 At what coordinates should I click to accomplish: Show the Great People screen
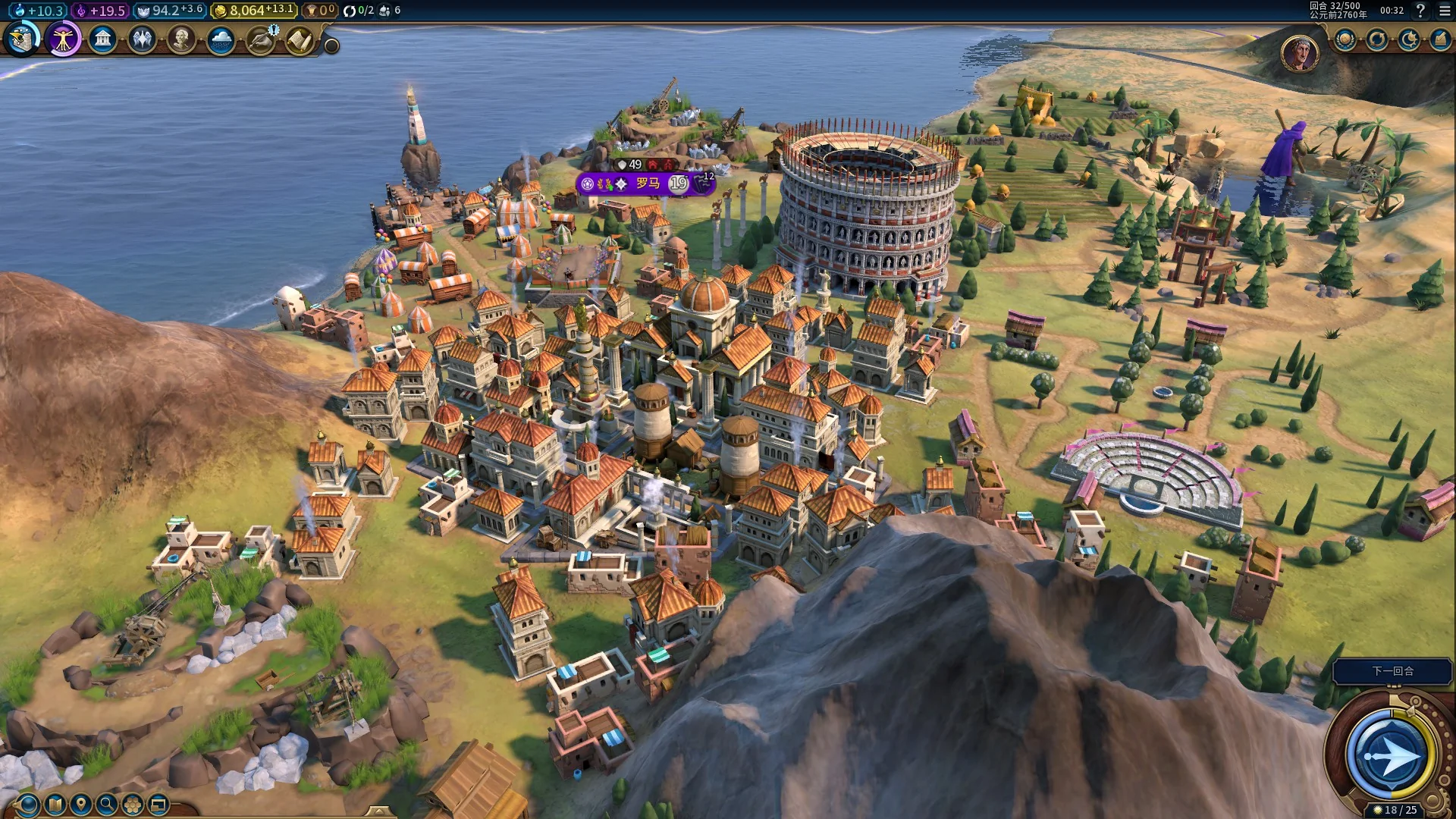coord(181,39)
